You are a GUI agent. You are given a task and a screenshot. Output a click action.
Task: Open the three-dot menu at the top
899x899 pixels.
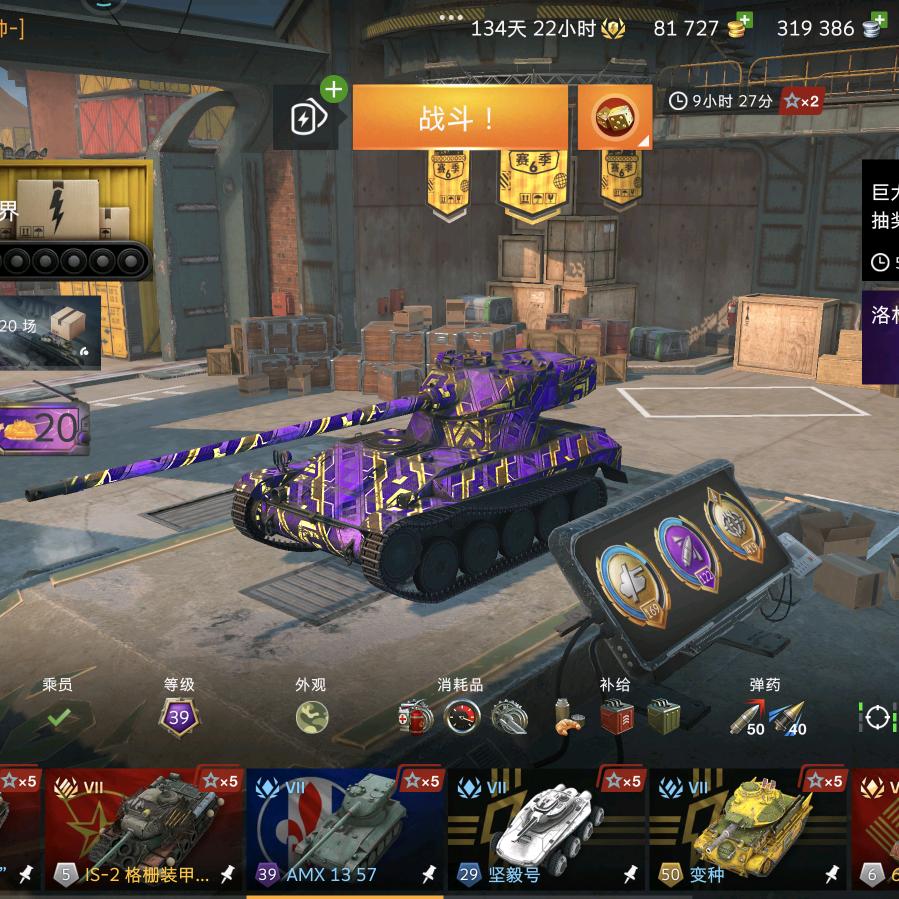451,17
